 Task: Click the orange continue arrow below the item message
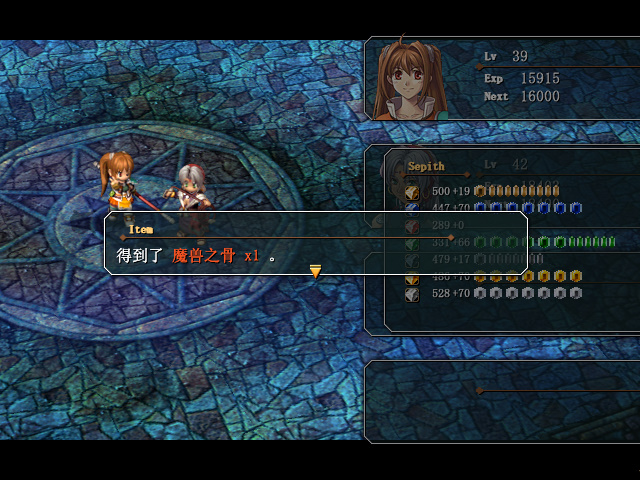coord(315,271)
